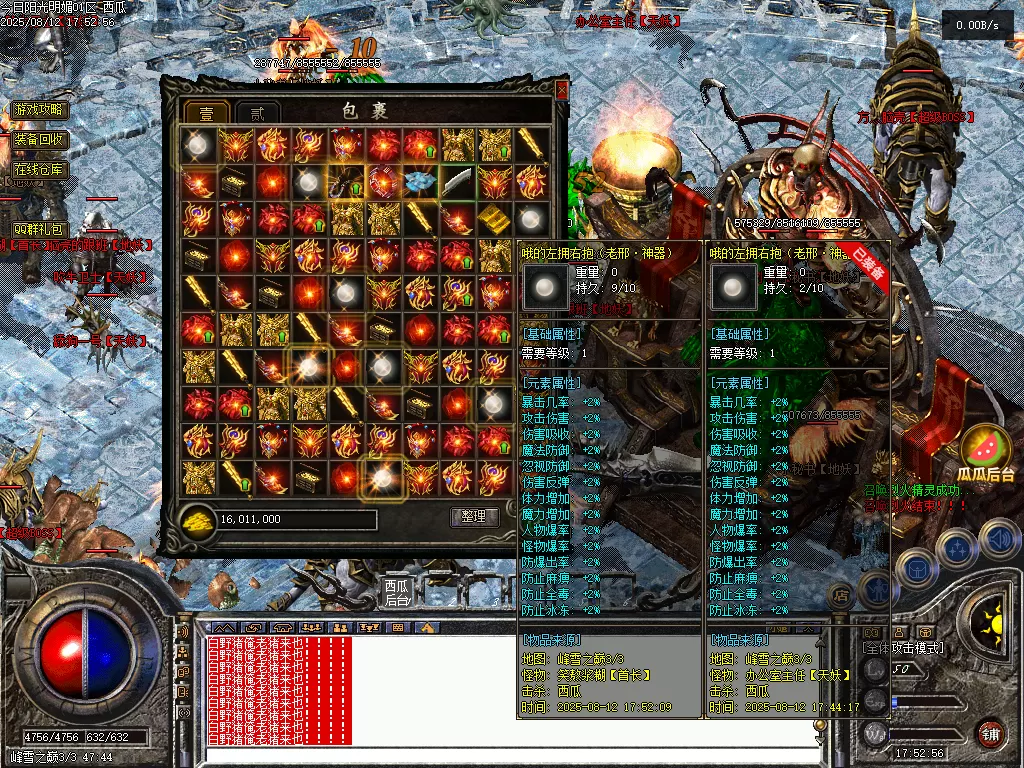Open the 装备回收 equipment recycle menu
This screenshot has width=1024, height=768.
pos(39,139)
